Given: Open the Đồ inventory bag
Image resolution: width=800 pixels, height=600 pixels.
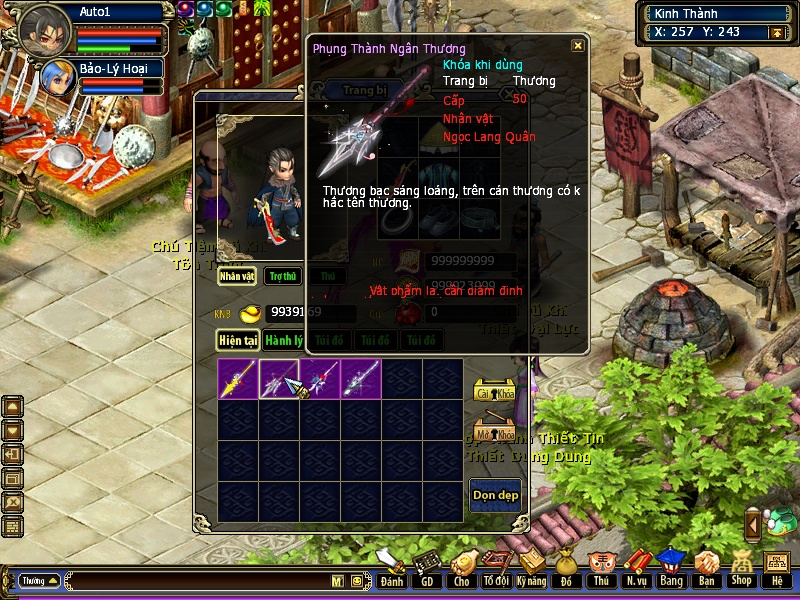Looking at the screenshot, I should (x=566, y=571).
